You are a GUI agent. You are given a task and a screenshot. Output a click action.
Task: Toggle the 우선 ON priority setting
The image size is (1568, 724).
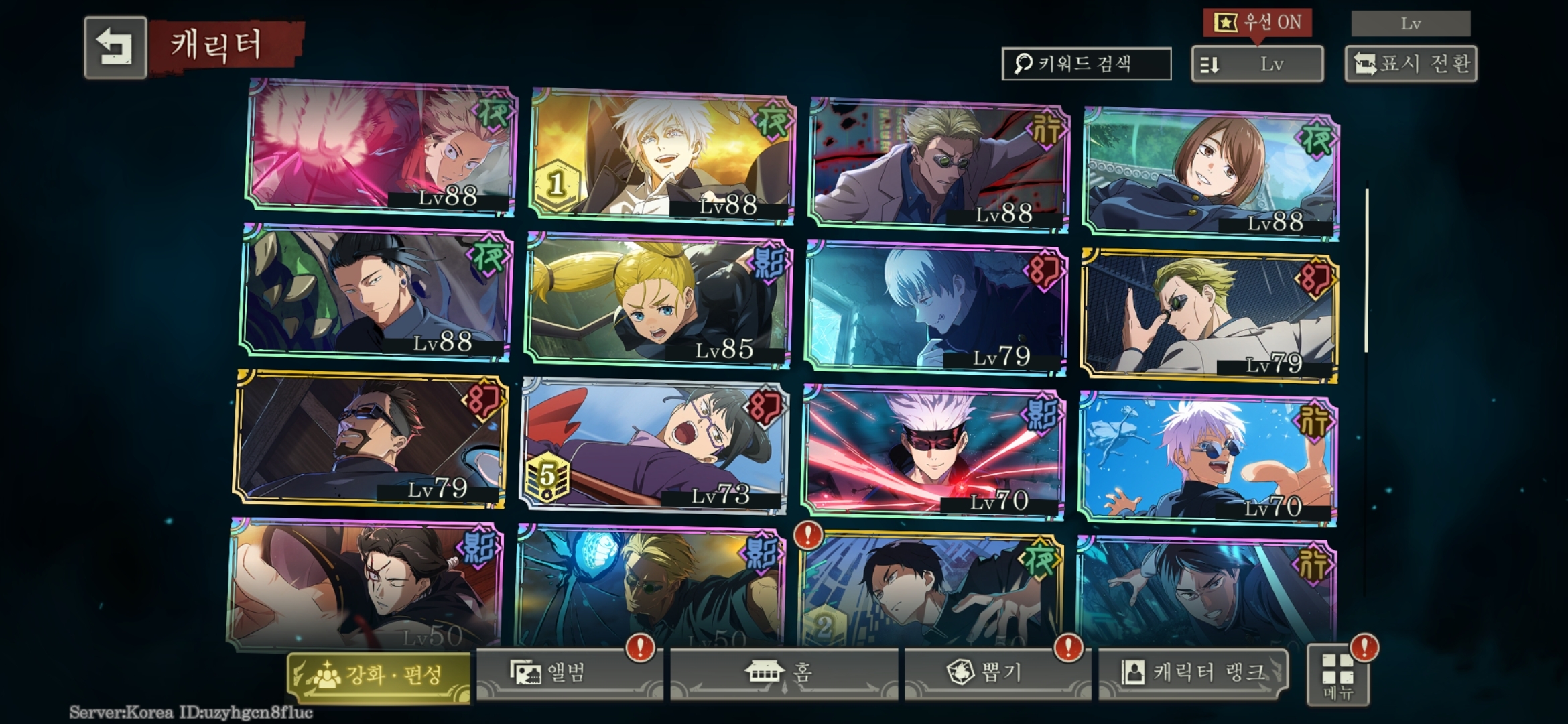coord(1257,23)
